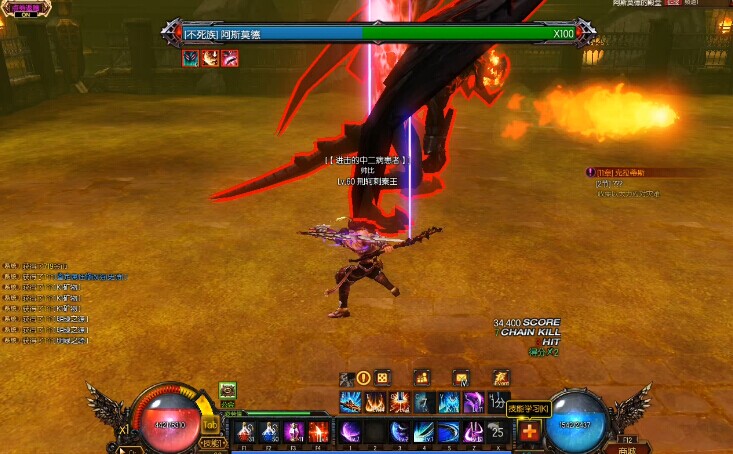Open the dice icon menu
733x454 pixels.
pos(383,378)
